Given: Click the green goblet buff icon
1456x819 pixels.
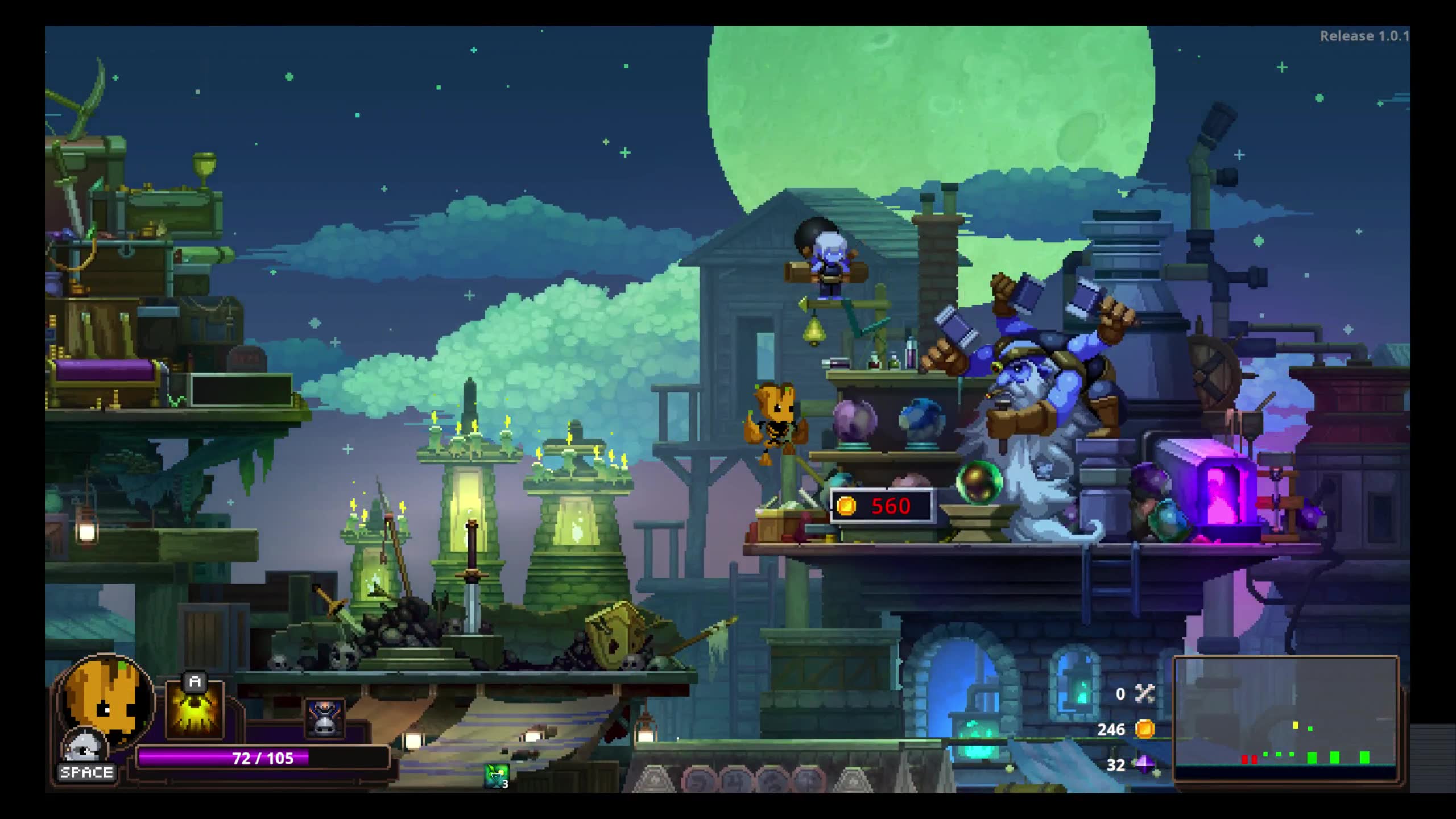Looking at the screenshot, I should pos(496,776).
